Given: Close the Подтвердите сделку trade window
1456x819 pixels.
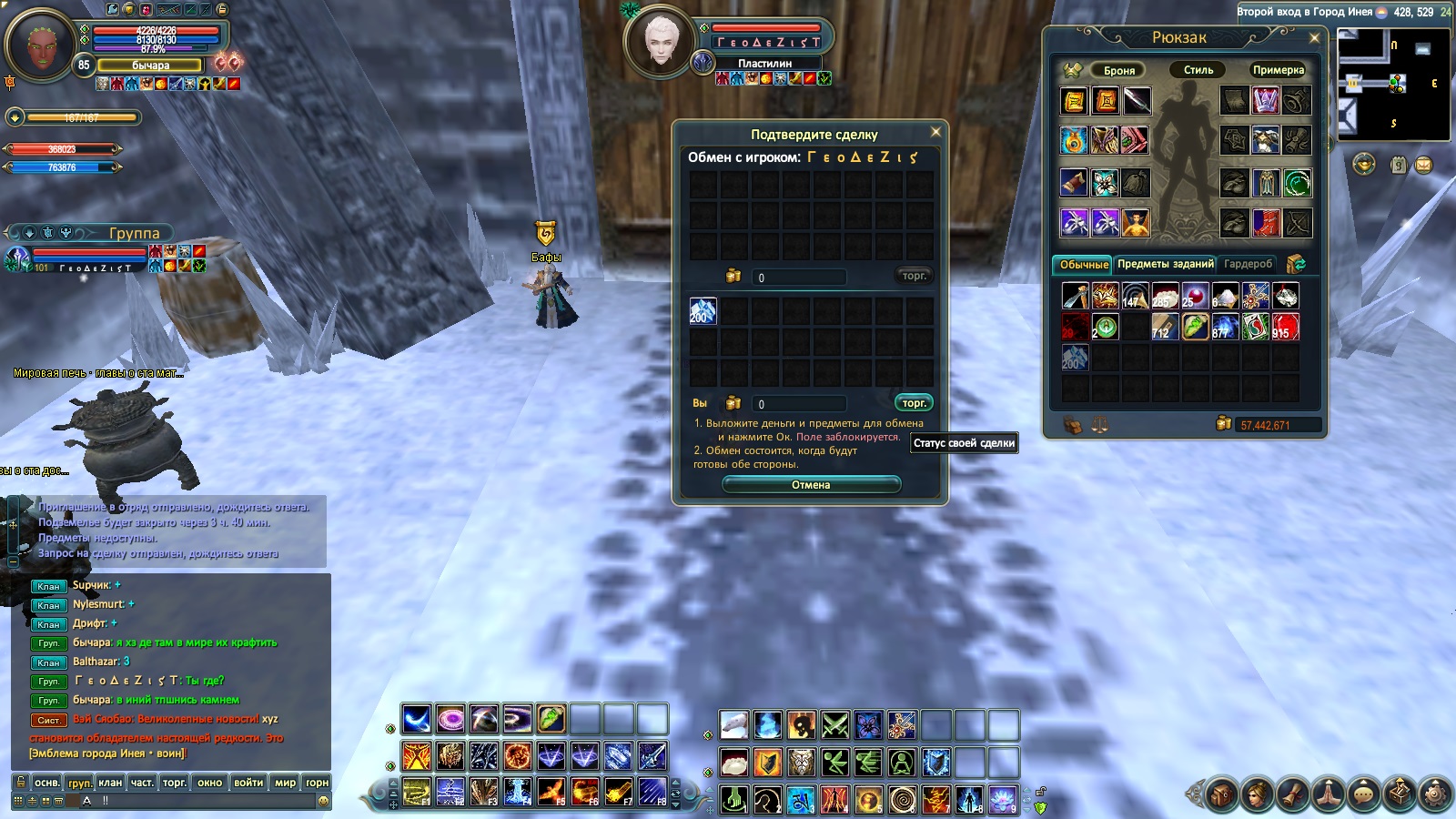Looking at the screenshot, I should pos(935,133).
